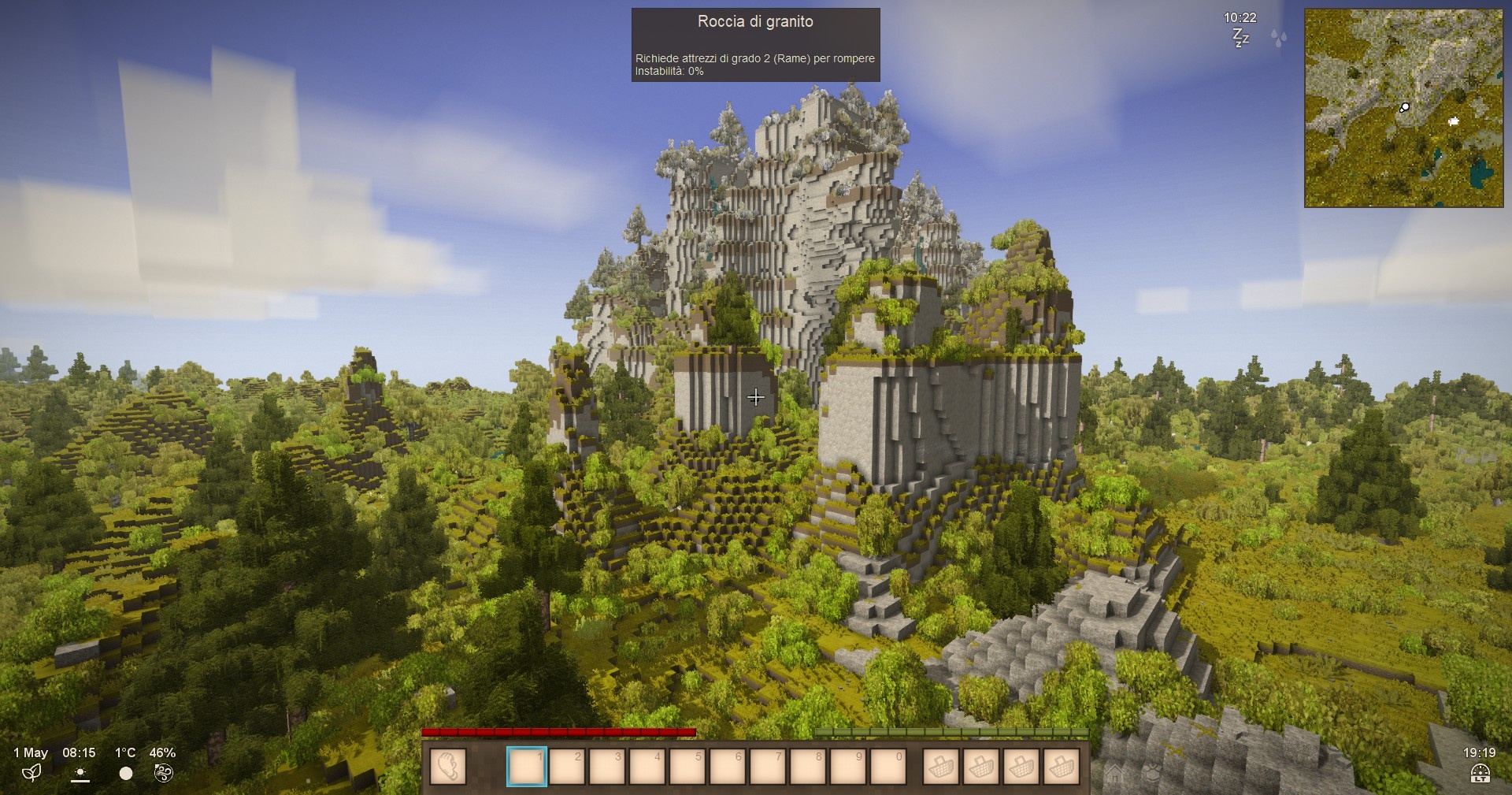1512x795 pixels.
Task: Select the hotbar slot labeled 0
Action: click(x=888, y=767)
